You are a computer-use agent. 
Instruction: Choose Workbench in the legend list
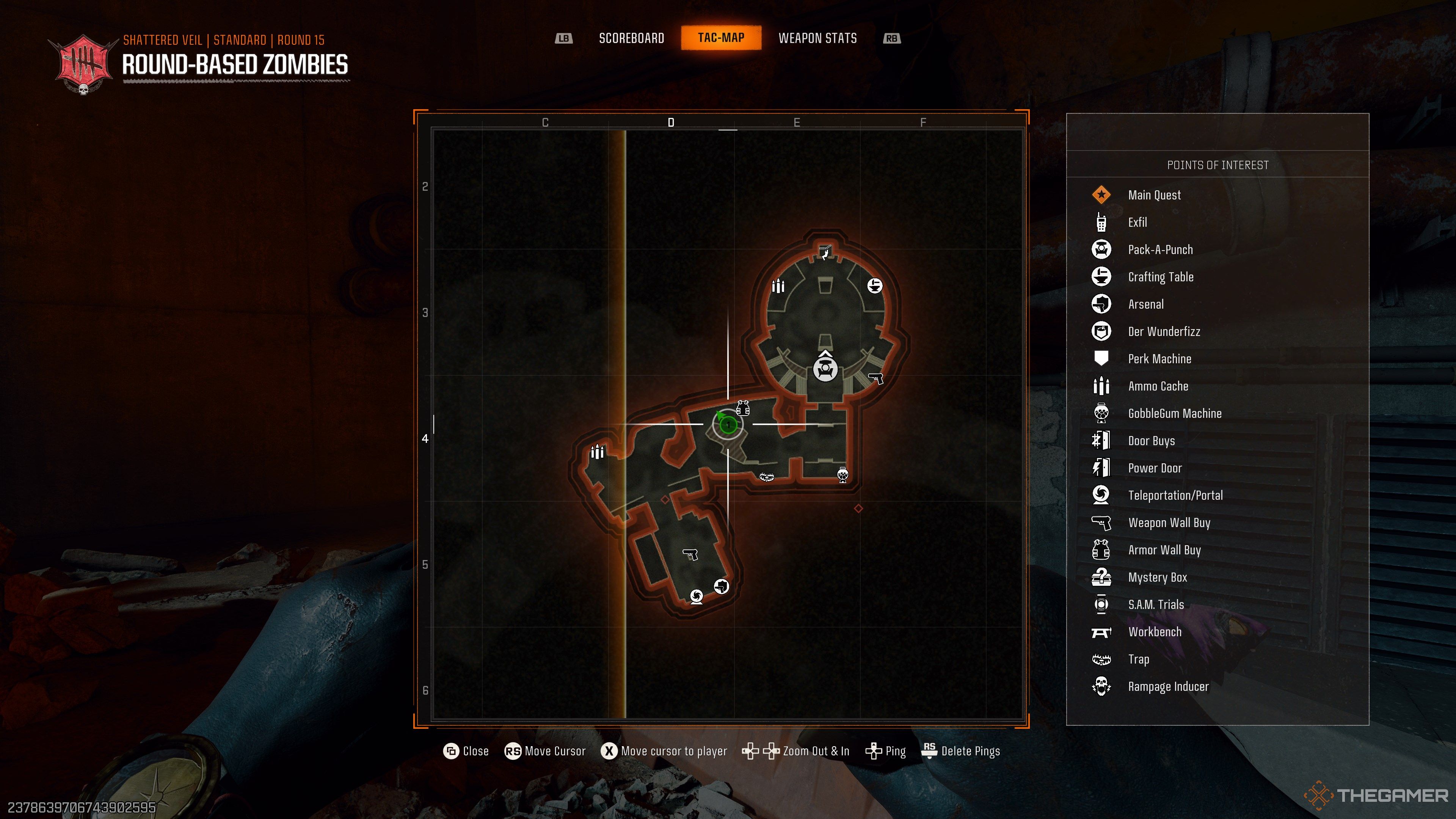pos(1154,632)
